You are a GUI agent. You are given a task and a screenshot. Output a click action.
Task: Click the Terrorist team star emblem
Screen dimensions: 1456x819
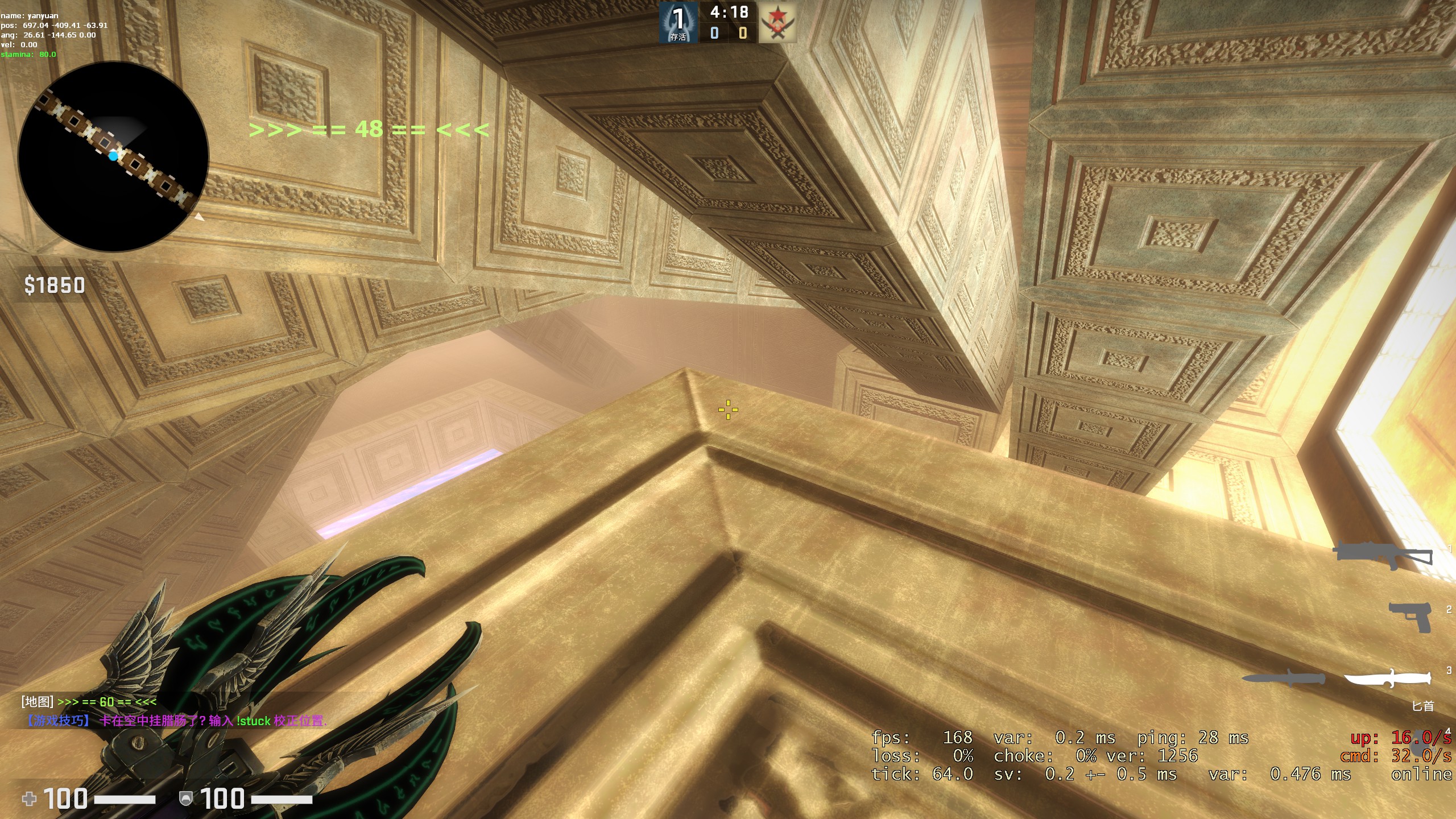(777, 23)
